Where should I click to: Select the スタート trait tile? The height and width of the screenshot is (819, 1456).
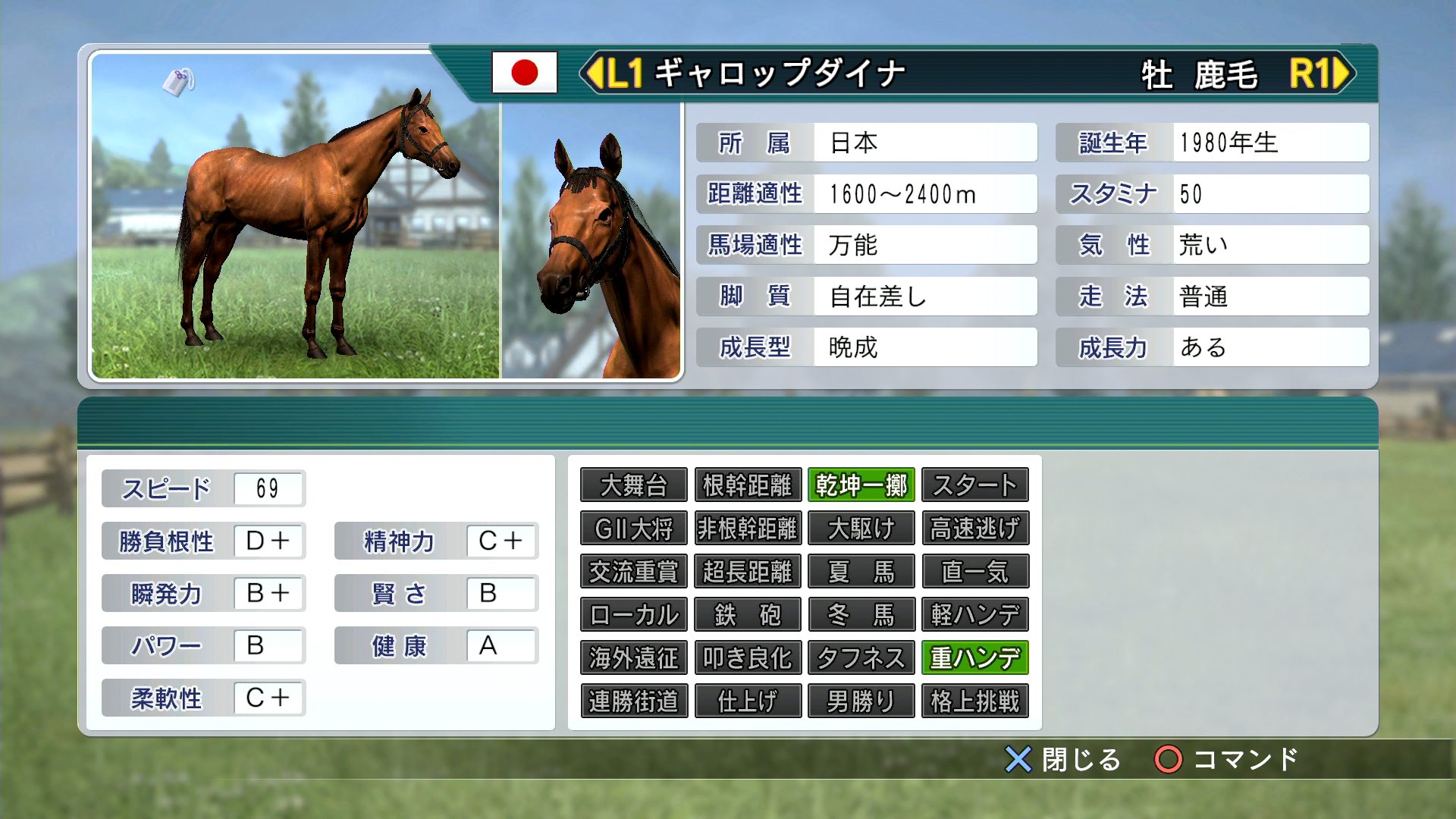tap(975, 485)
